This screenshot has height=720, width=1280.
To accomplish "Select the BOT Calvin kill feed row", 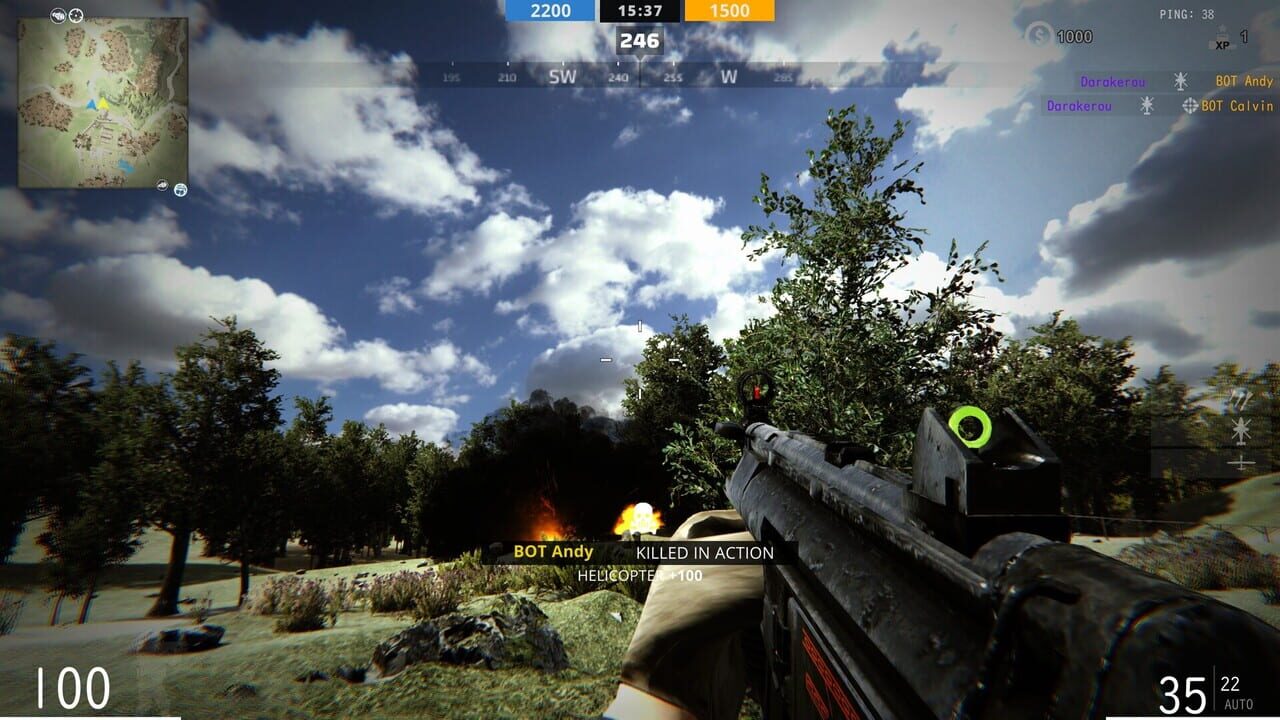I will (x=1159, y=106).
